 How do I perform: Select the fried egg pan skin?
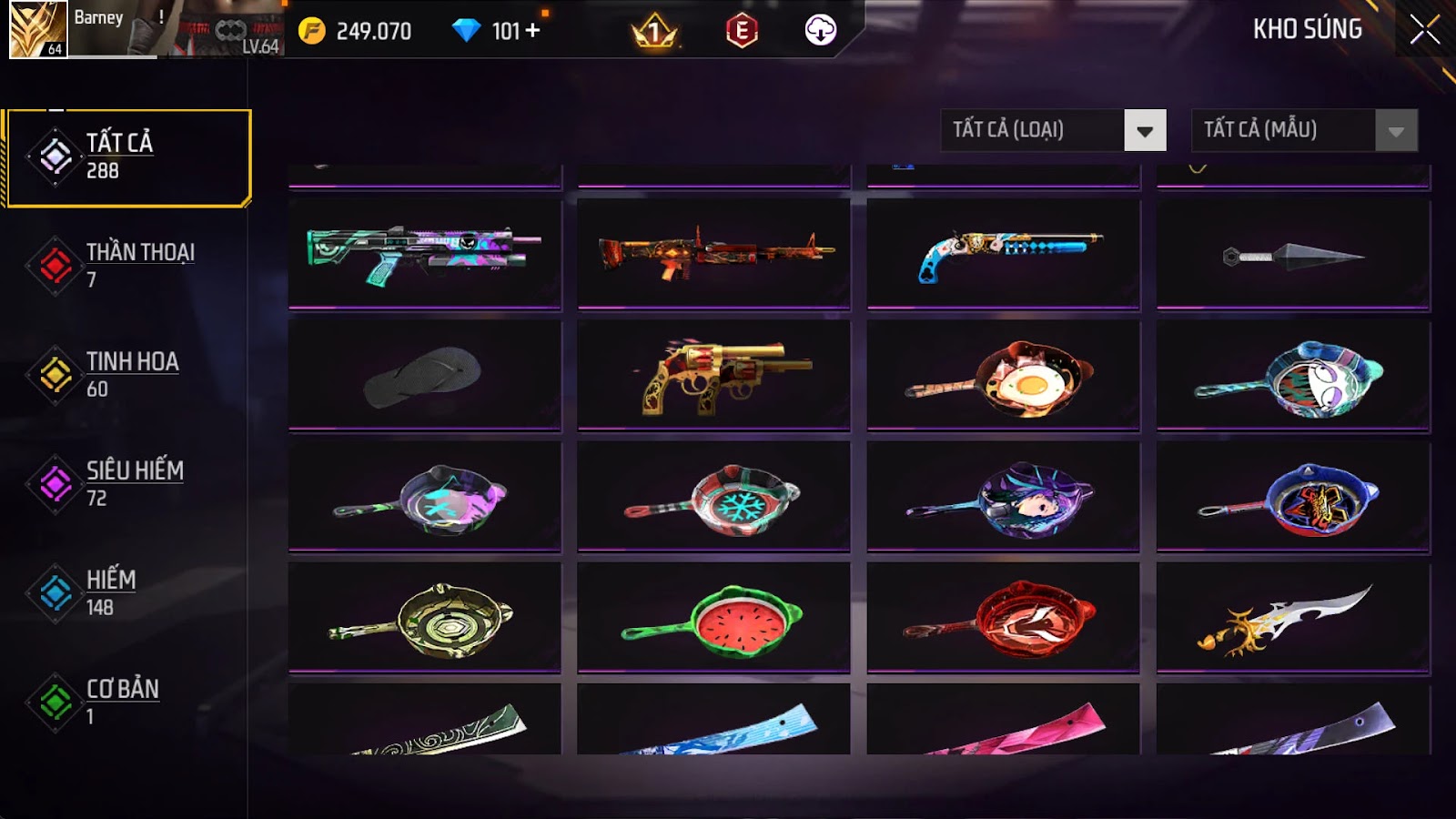[1003, 375]
